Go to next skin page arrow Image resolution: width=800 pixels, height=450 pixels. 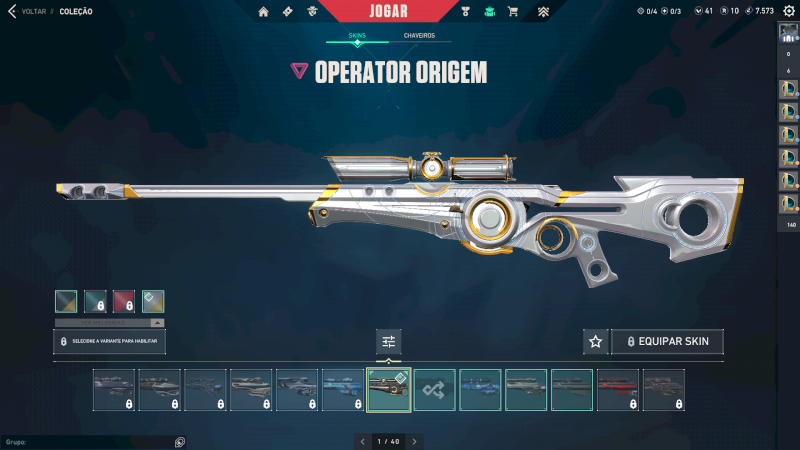[x=415, y=441]
